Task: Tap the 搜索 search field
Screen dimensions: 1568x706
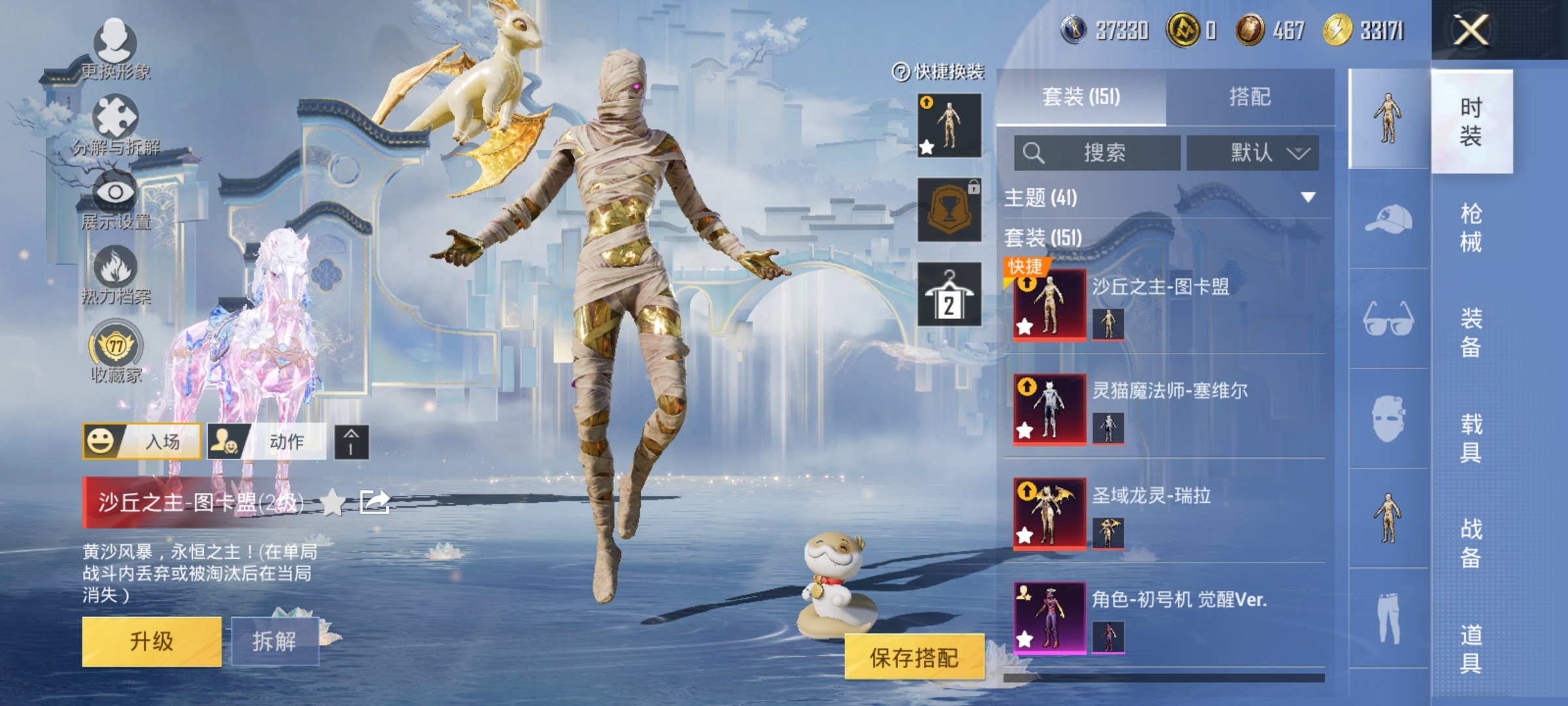Action: (x=1098, y=152)
